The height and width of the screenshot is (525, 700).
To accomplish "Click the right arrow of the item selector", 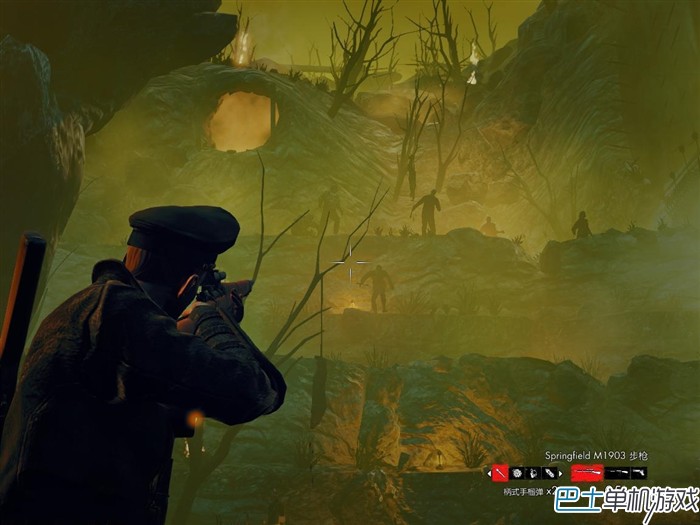I will (x=561, y=472).
